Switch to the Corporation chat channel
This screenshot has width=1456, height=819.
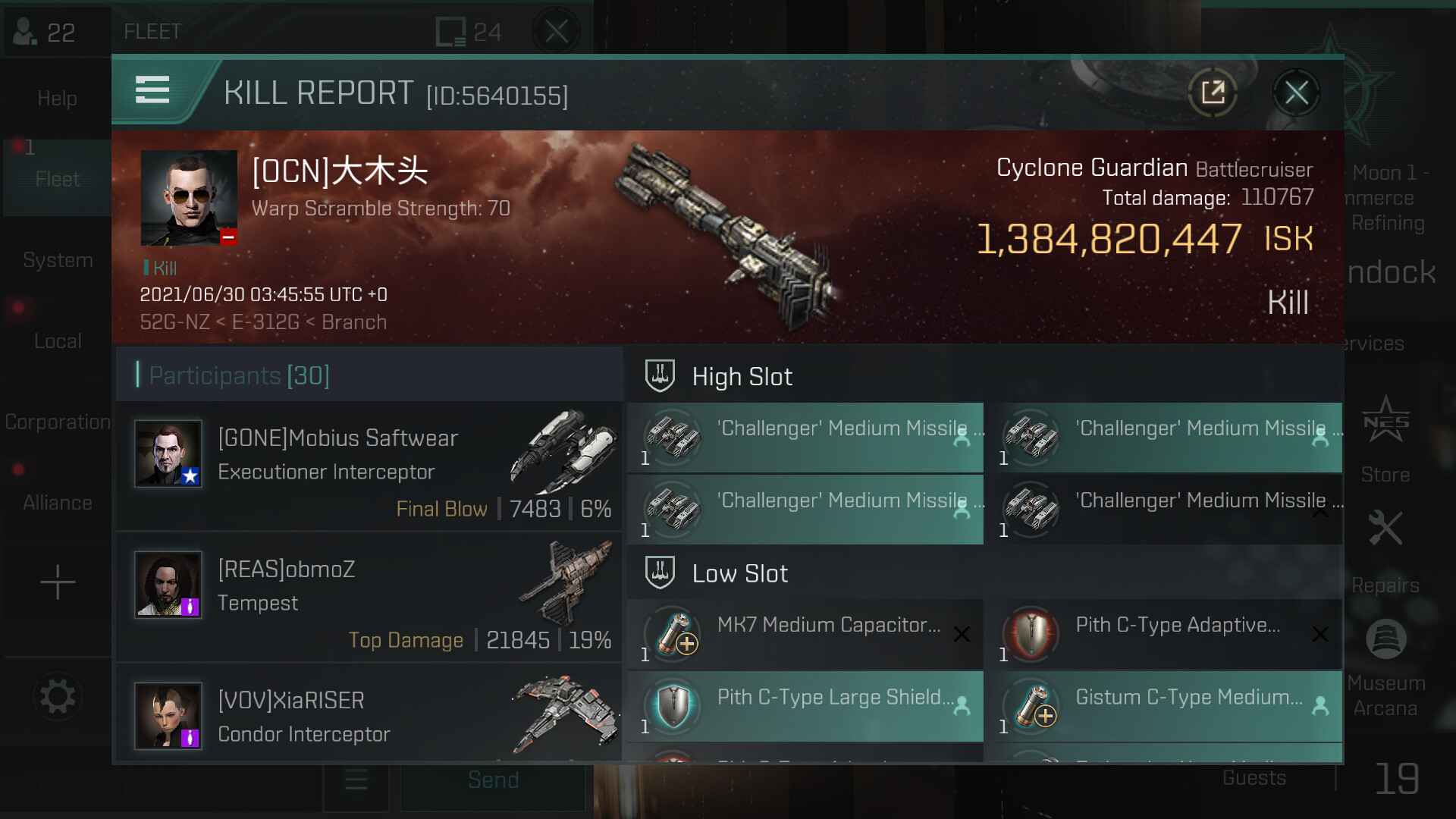pos(58,422)
